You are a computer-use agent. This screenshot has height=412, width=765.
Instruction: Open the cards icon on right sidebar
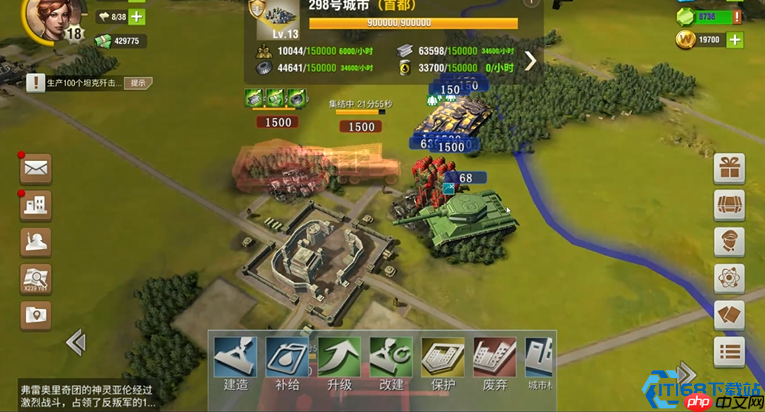click(729, 315)
